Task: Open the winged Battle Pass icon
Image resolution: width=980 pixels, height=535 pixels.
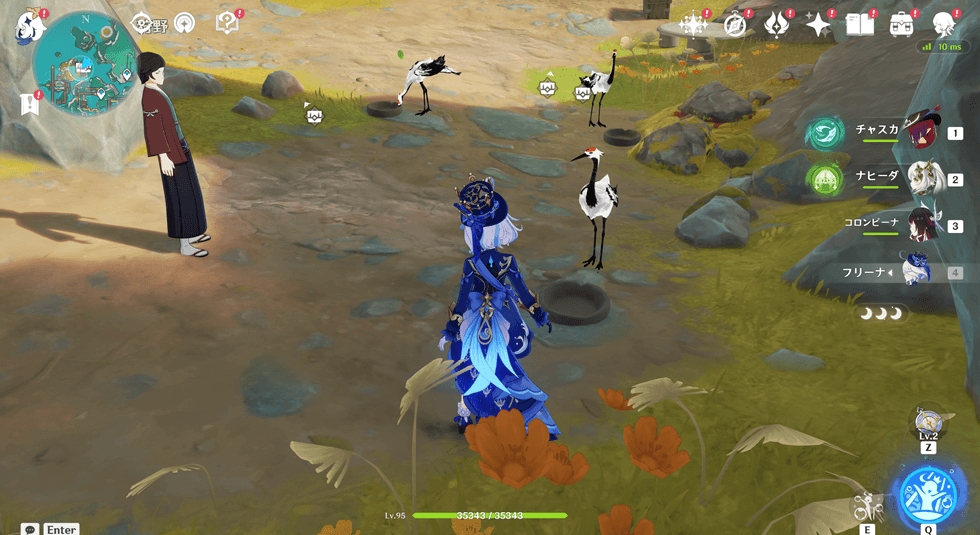Action: [776, 25]
